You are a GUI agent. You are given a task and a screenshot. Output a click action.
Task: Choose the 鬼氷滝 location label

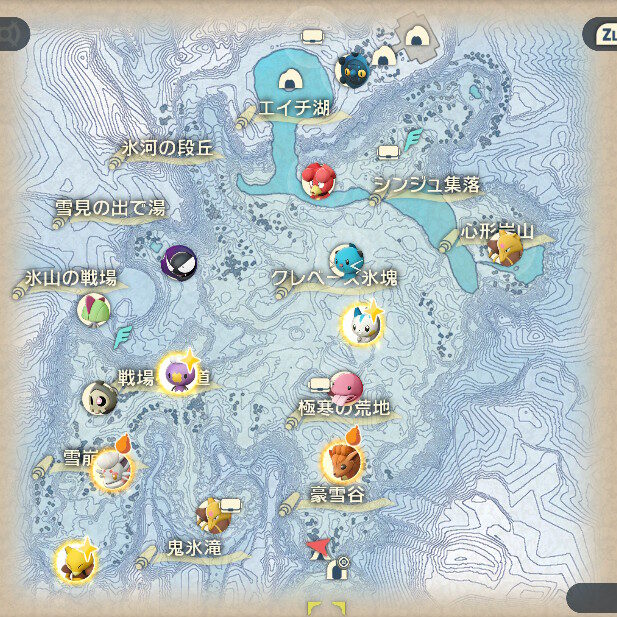[193, 548]
